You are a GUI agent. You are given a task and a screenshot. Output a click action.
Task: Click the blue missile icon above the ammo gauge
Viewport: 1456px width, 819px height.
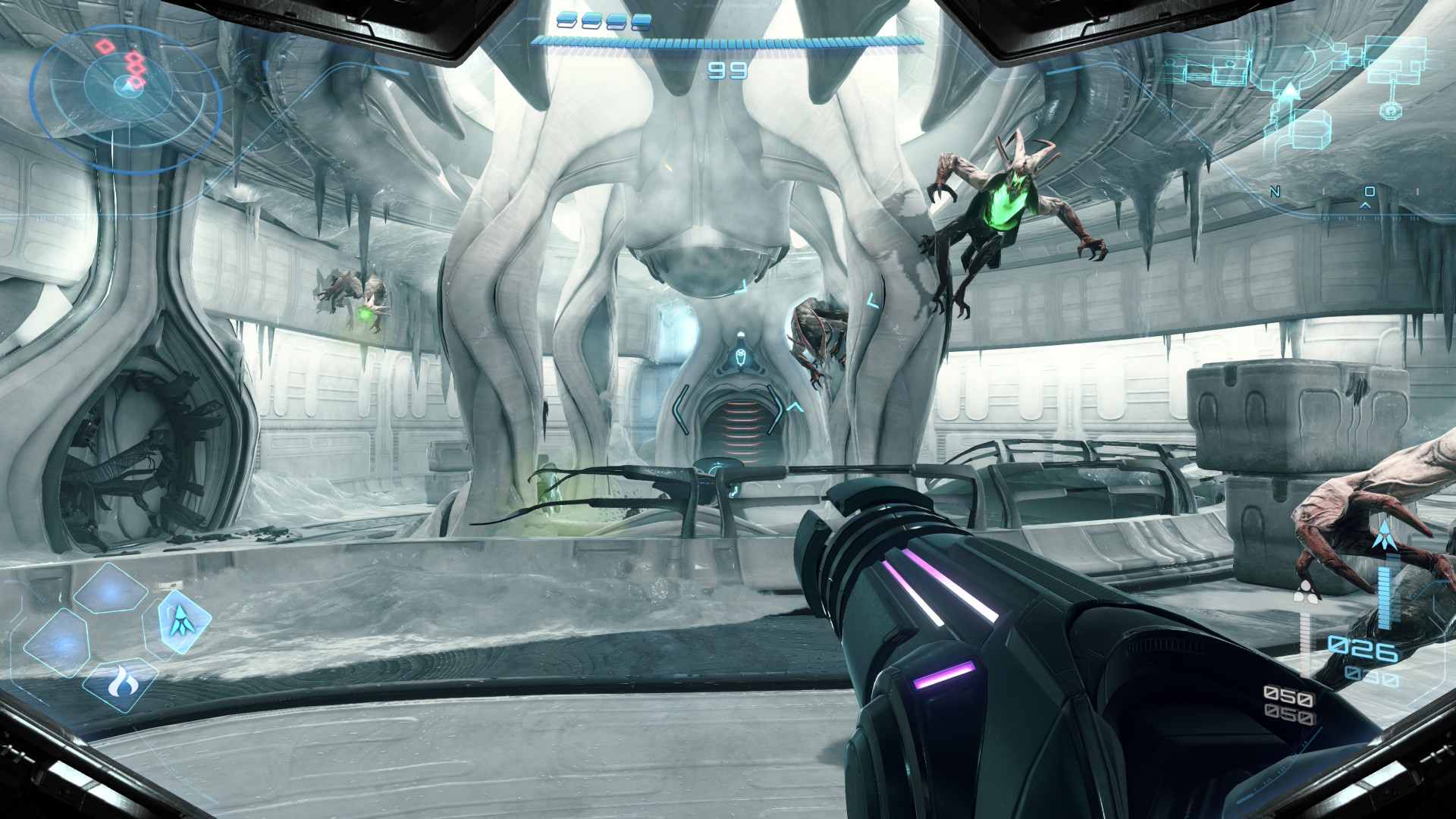click(1383, 535)
